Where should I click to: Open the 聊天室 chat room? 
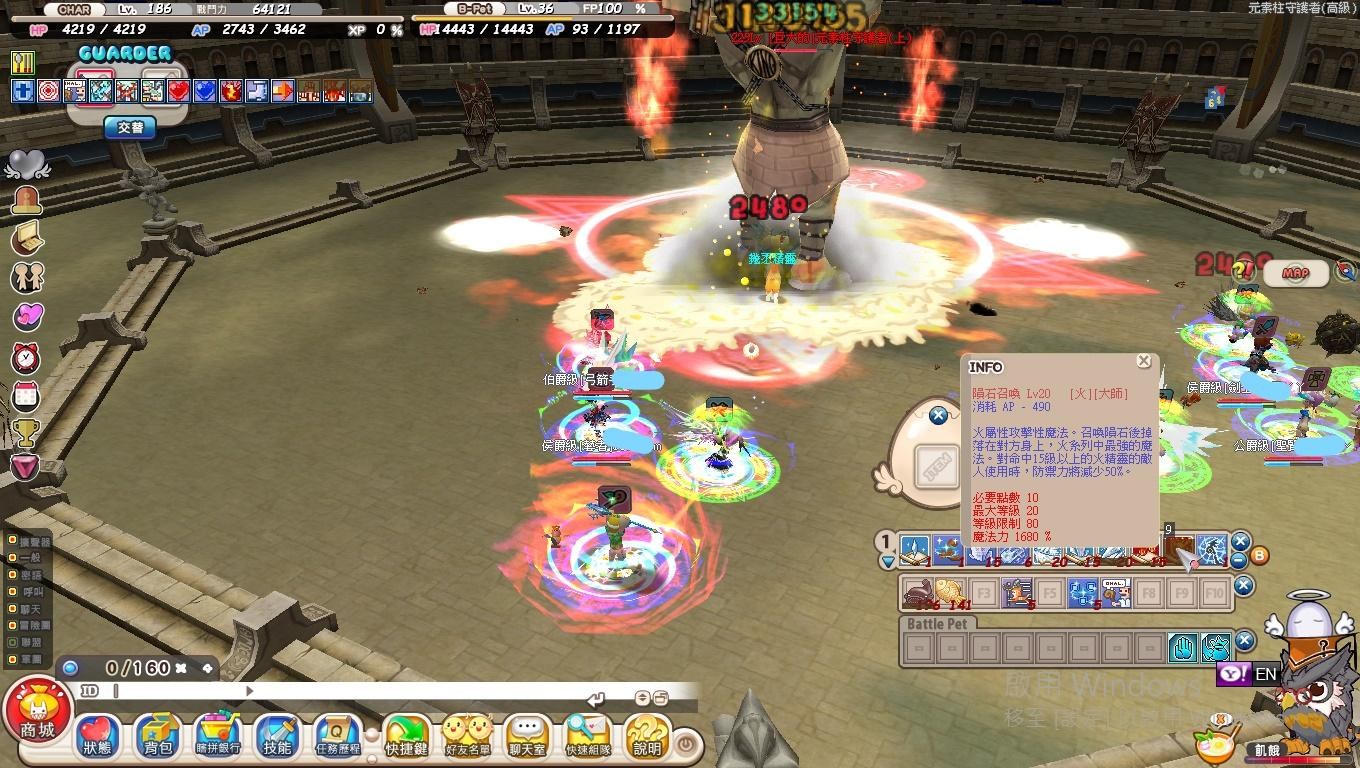[527, 737]
